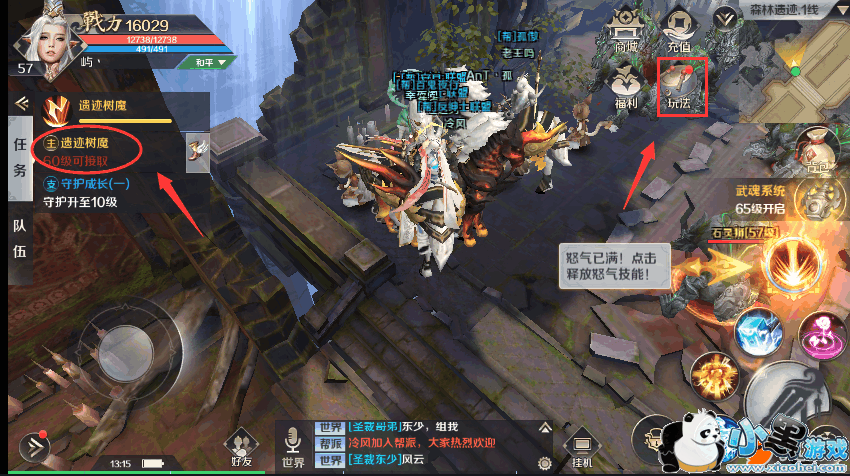Viewport: 850px width, 476px height.
Task: Toggle 挂机 auto-battle mode
Action: [x=579, y=450]
